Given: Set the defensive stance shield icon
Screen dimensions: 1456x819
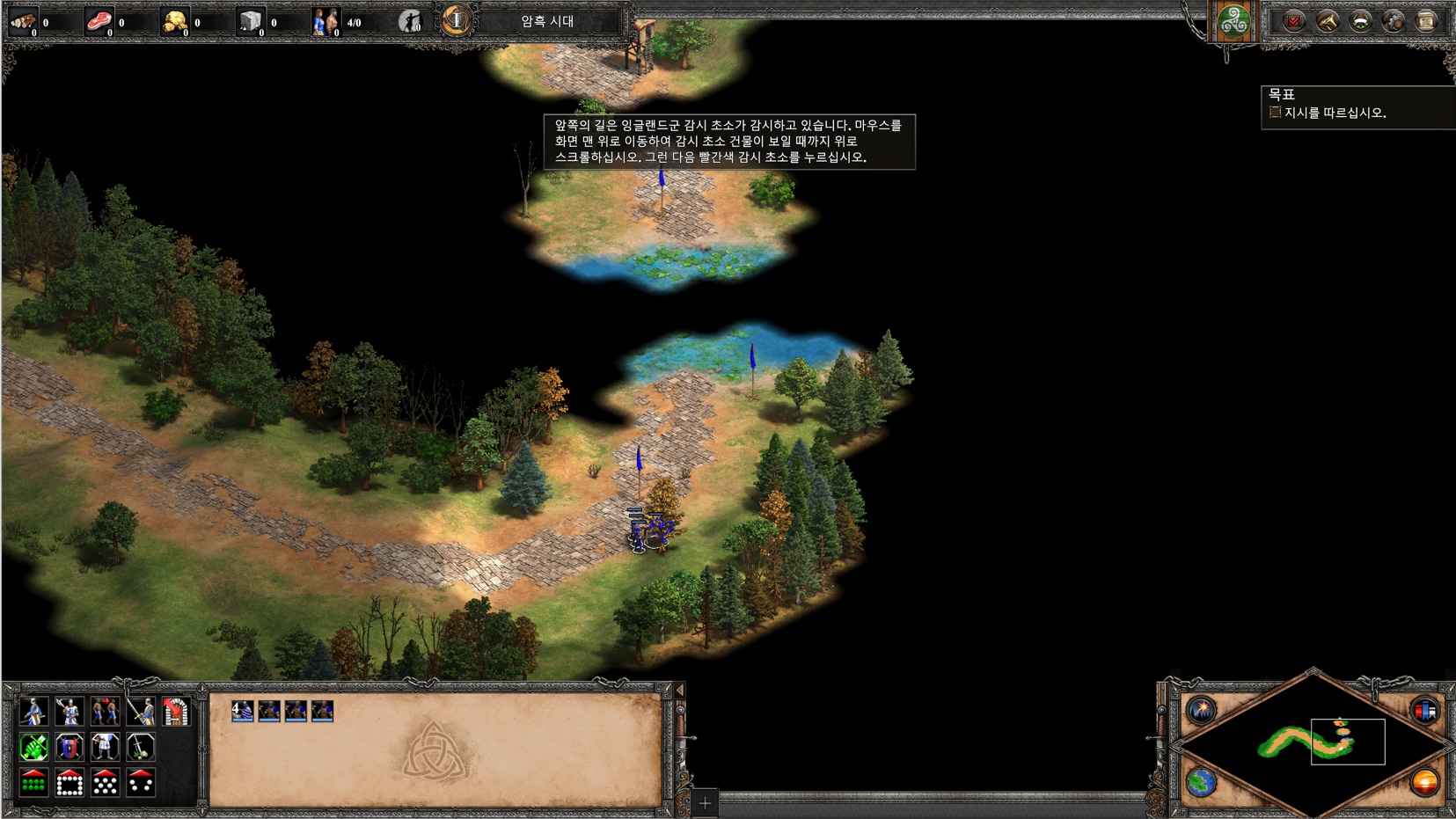Looking at the screenshot, I should coord(70,747).
